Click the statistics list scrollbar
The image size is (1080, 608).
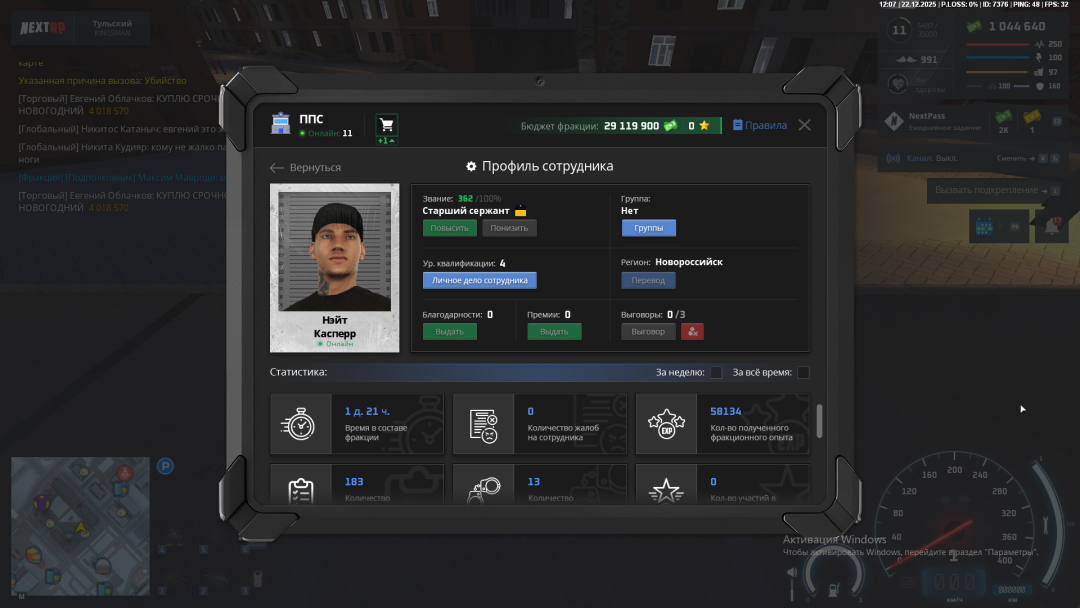click(x=820, y=421)
